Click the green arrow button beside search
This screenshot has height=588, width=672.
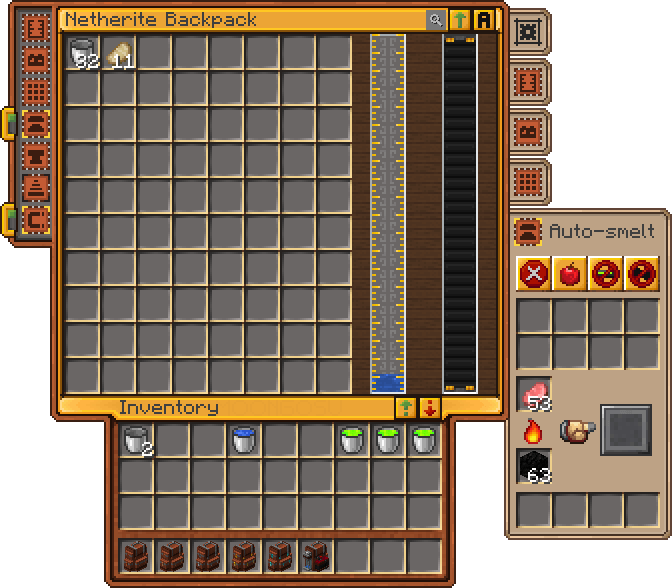click(x=460, y=20)
